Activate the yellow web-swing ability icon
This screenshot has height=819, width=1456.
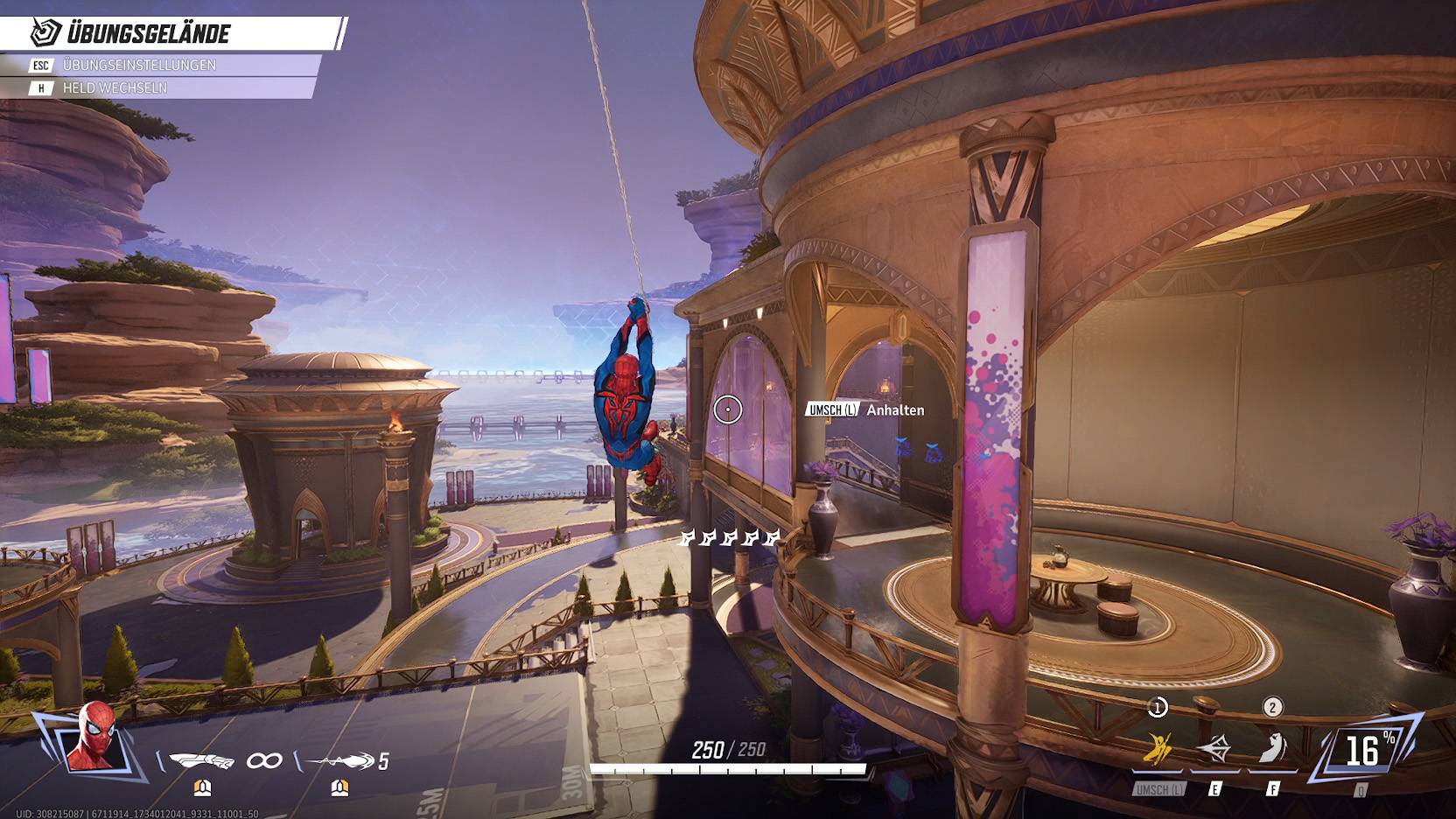point(1158,750)
